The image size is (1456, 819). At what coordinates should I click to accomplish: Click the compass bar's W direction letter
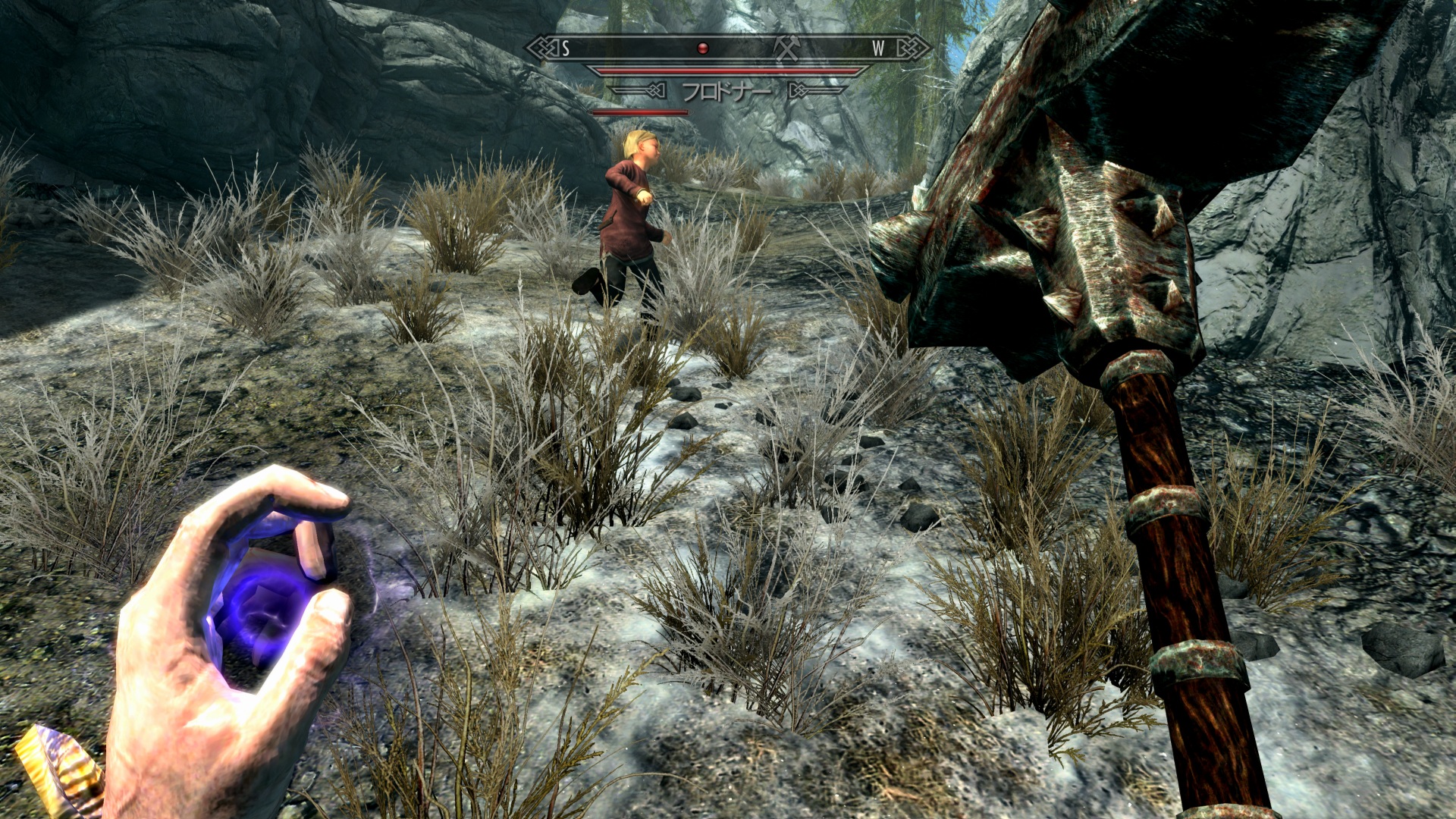[878, 49]
